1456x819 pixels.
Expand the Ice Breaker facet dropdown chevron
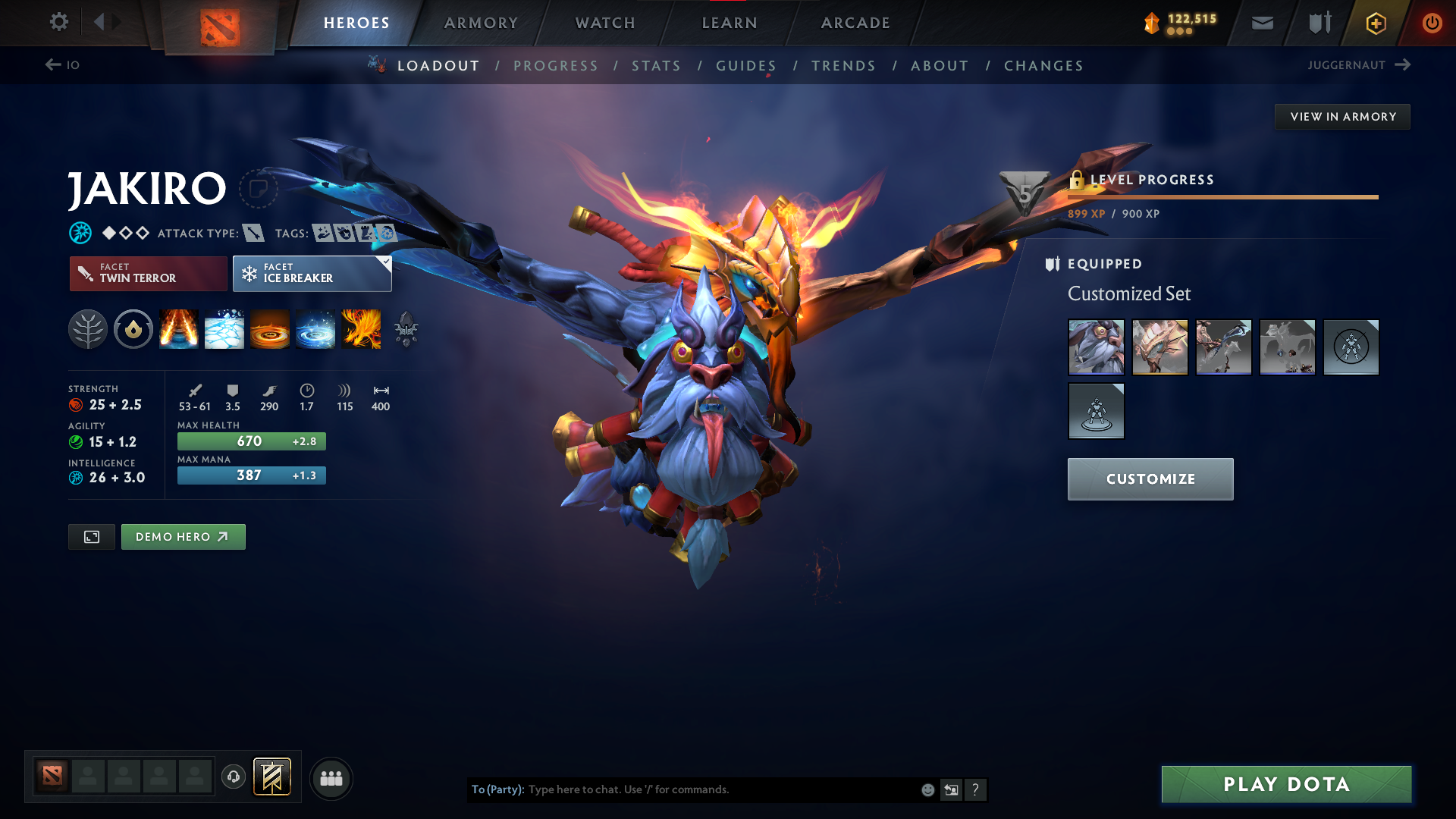[x=385, y=262]
